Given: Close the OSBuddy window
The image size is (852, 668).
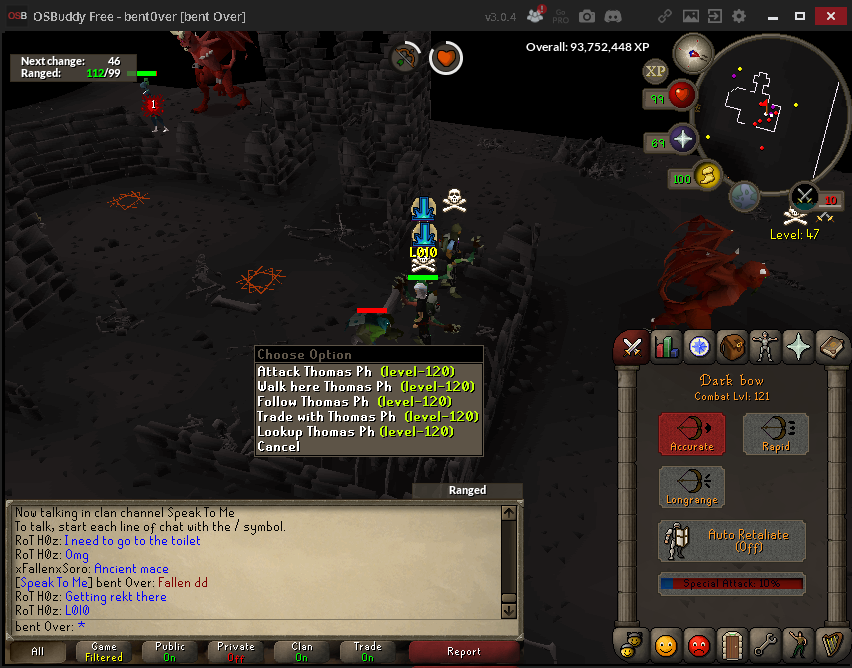Looking at the screenshot, I should click(829, 17).
